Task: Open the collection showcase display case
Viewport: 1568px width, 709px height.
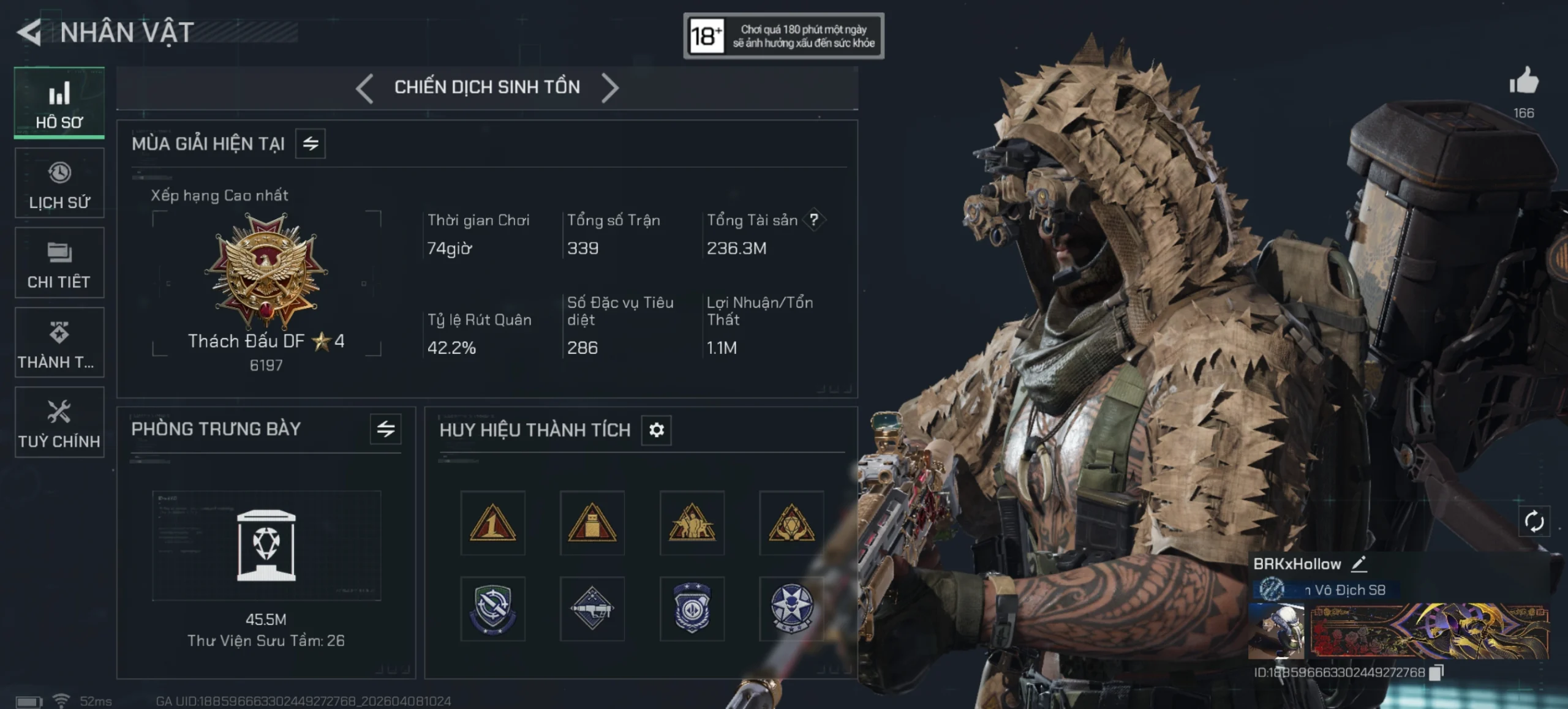Action: coord(266,545)
